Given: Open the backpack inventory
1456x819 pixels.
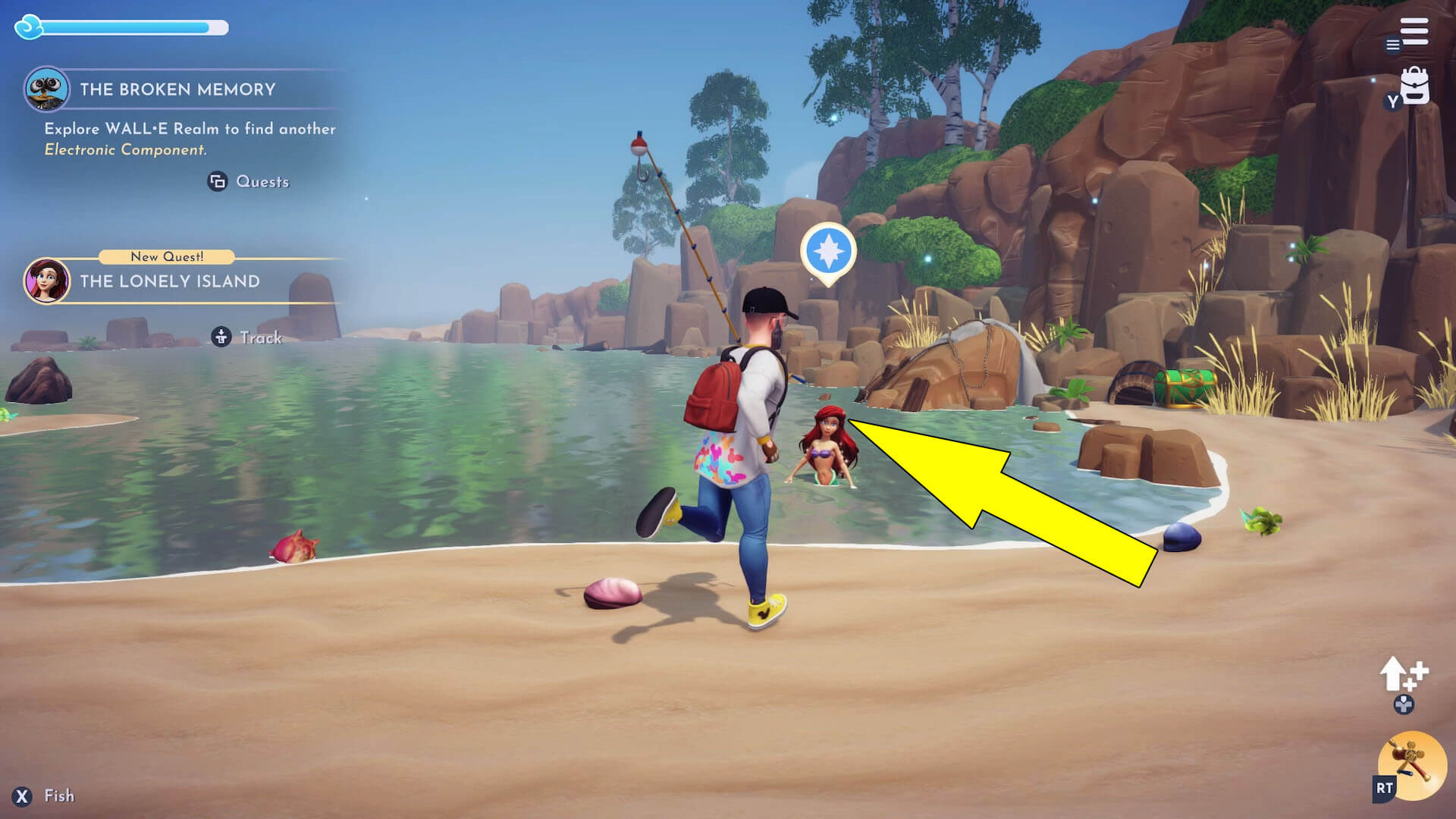Looking at the screenshot, I should pyautogui.click(x=1414, y=87).
